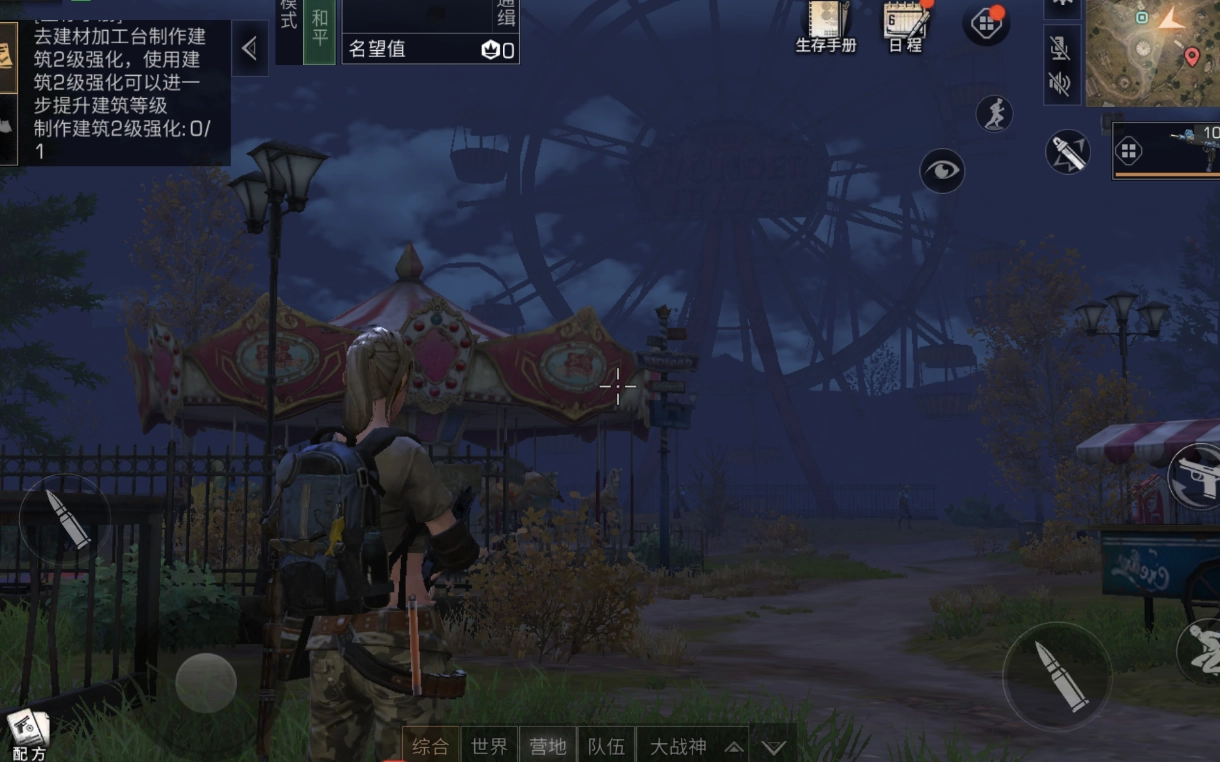Switch chat to the 队伍 tab
Image resolution: width=1220 pixels, height=762 pixels.
tap(606, 746)
